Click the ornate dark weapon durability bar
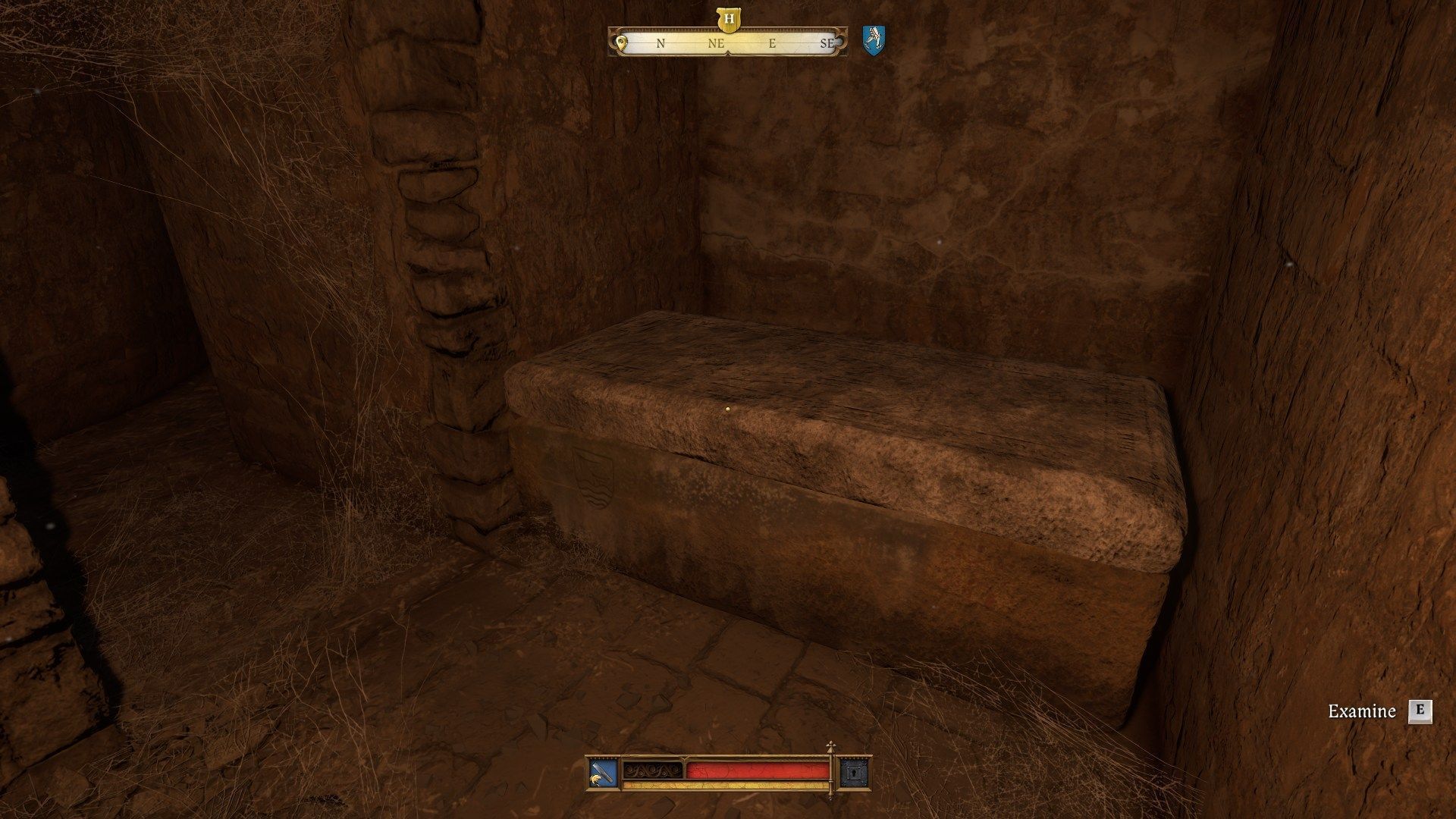Viewport: 1456px width, 819px height. 654,771
